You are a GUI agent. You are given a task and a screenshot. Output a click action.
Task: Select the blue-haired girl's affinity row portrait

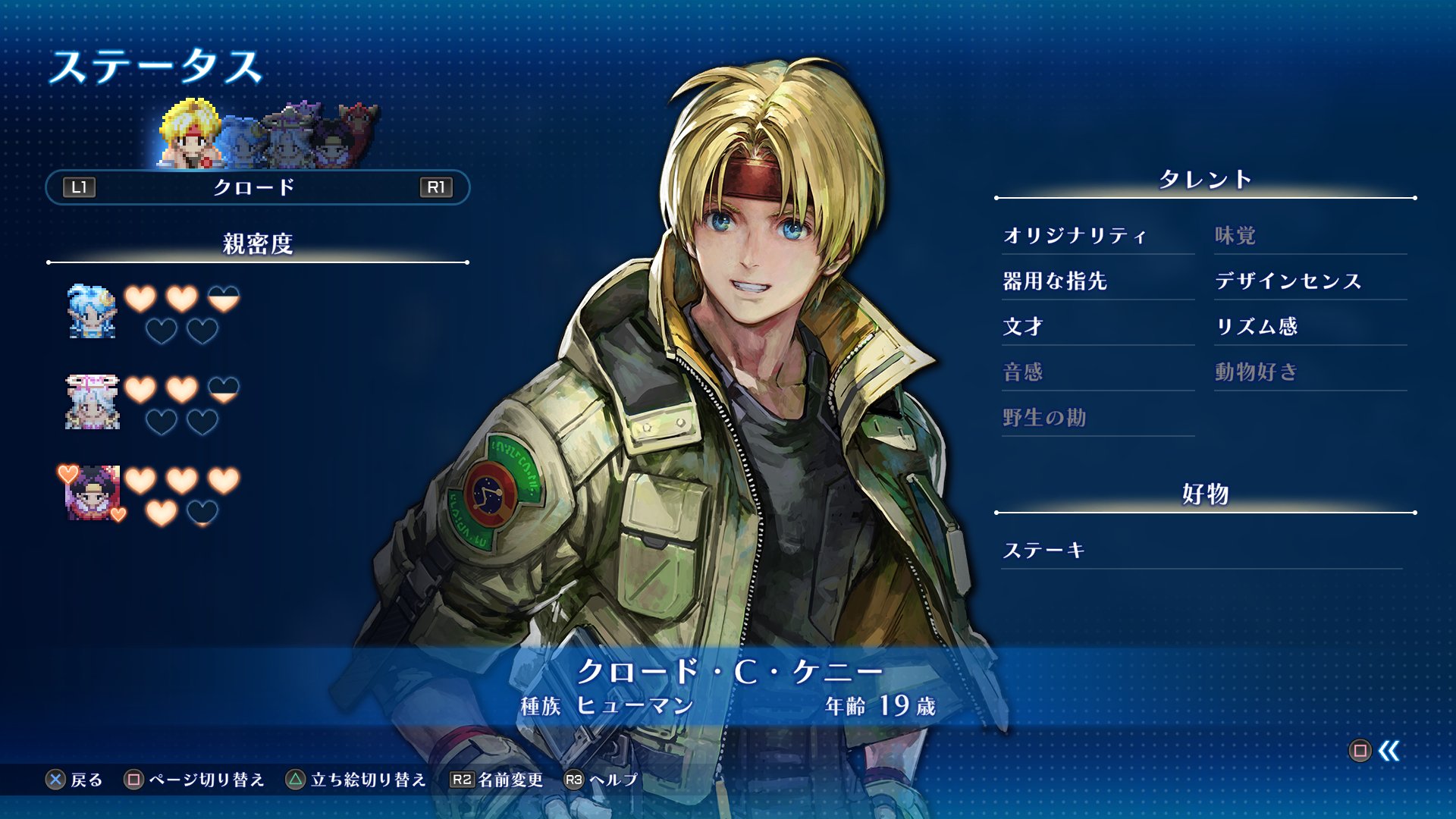pos(92,312)
